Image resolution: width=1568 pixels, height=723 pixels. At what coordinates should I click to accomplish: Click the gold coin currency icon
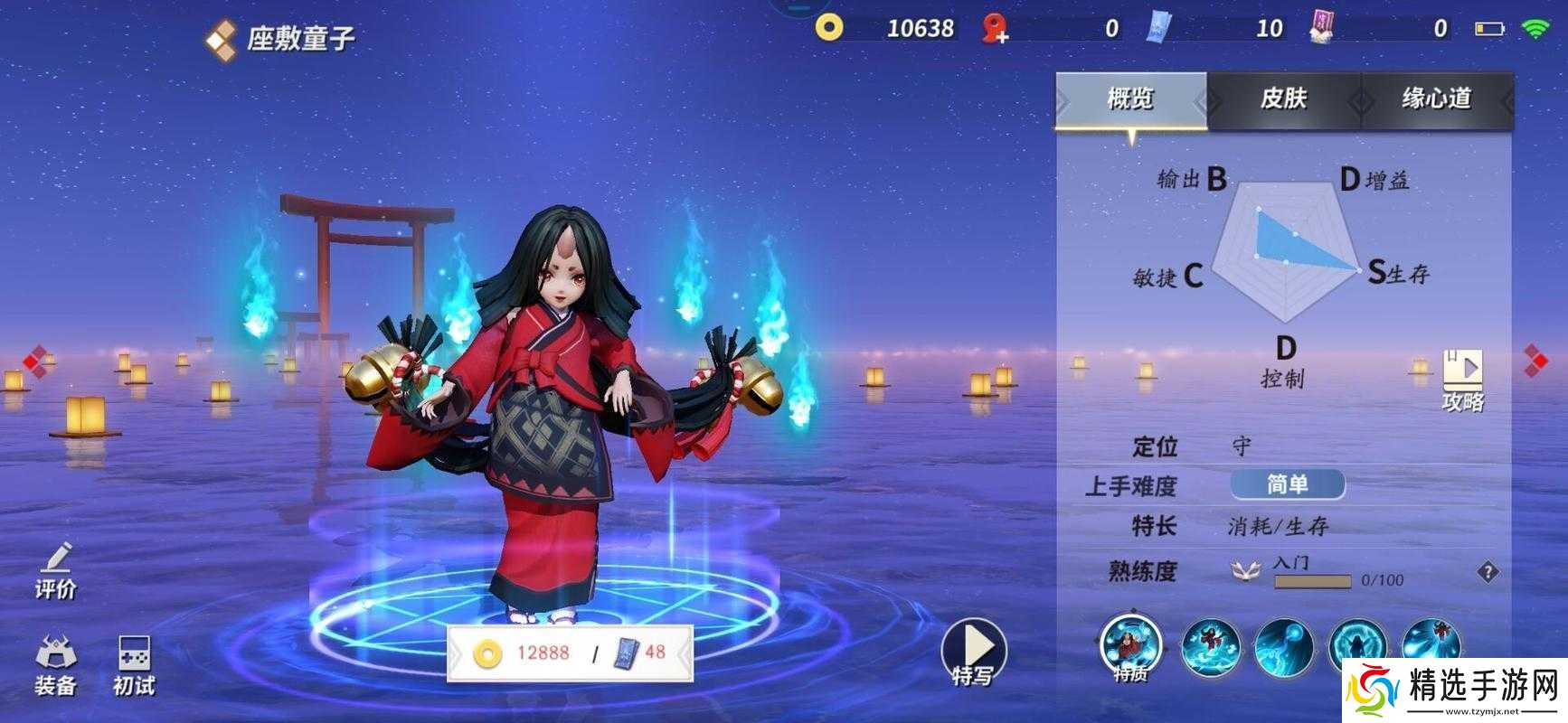click(828, 27)
